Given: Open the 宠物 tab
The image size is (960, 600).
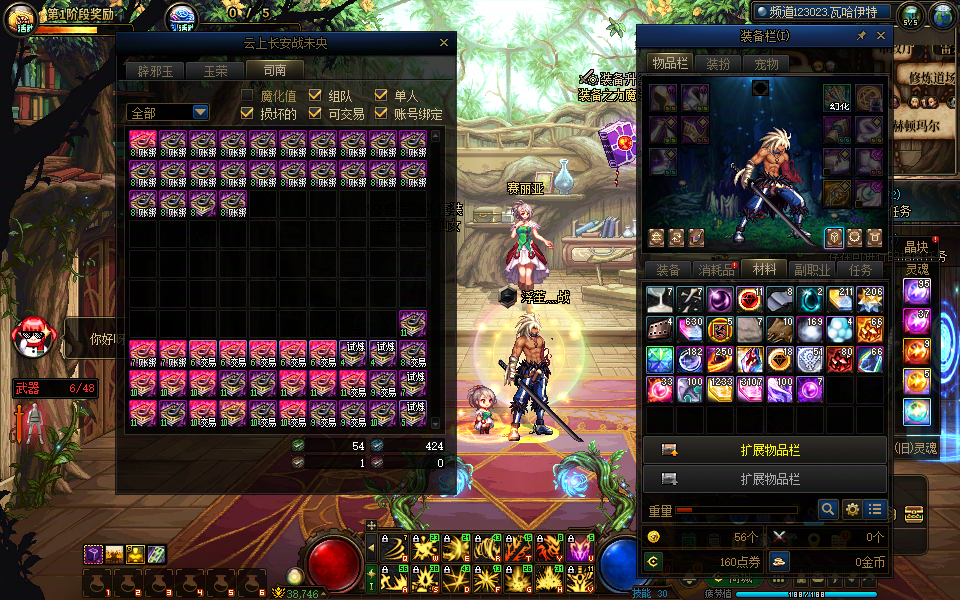Looking at the screenshot, I should (766, 63).
